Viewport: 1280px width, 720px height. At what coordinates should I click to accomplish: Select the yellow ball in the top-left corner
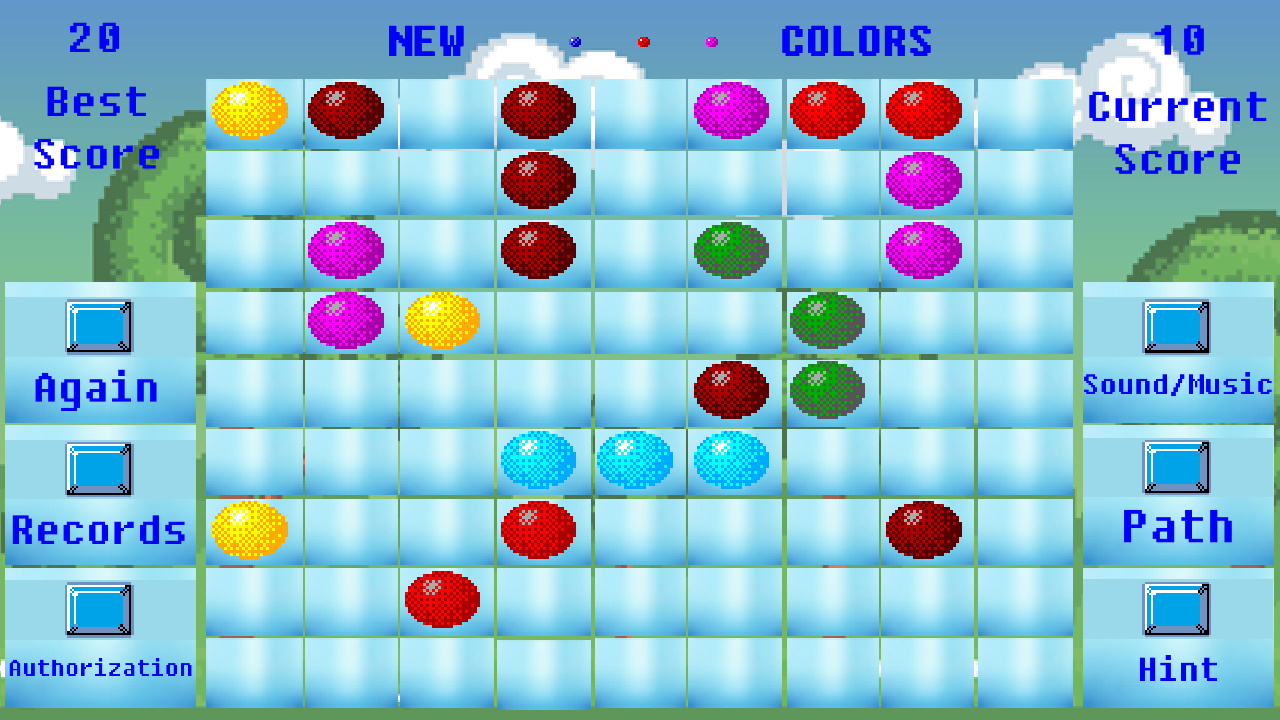point(249,110)
